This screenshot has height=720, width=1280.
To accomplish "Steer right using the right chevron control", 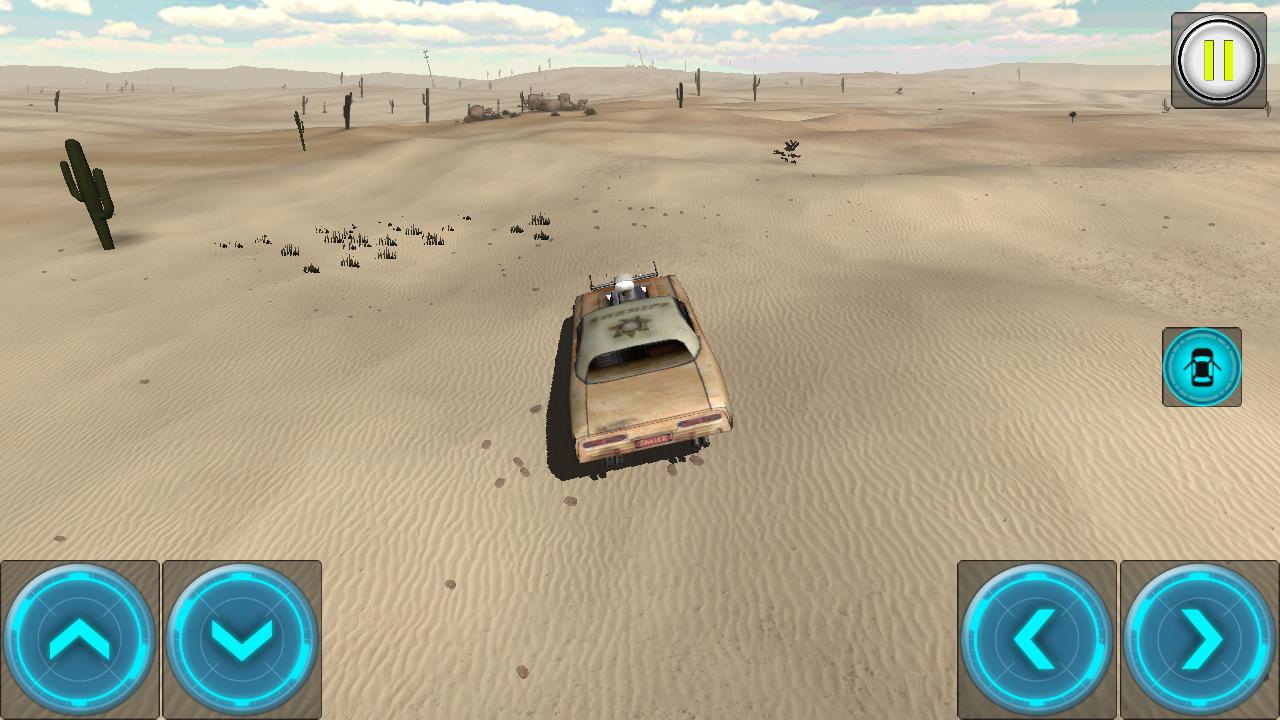I will pos(1198,637).
